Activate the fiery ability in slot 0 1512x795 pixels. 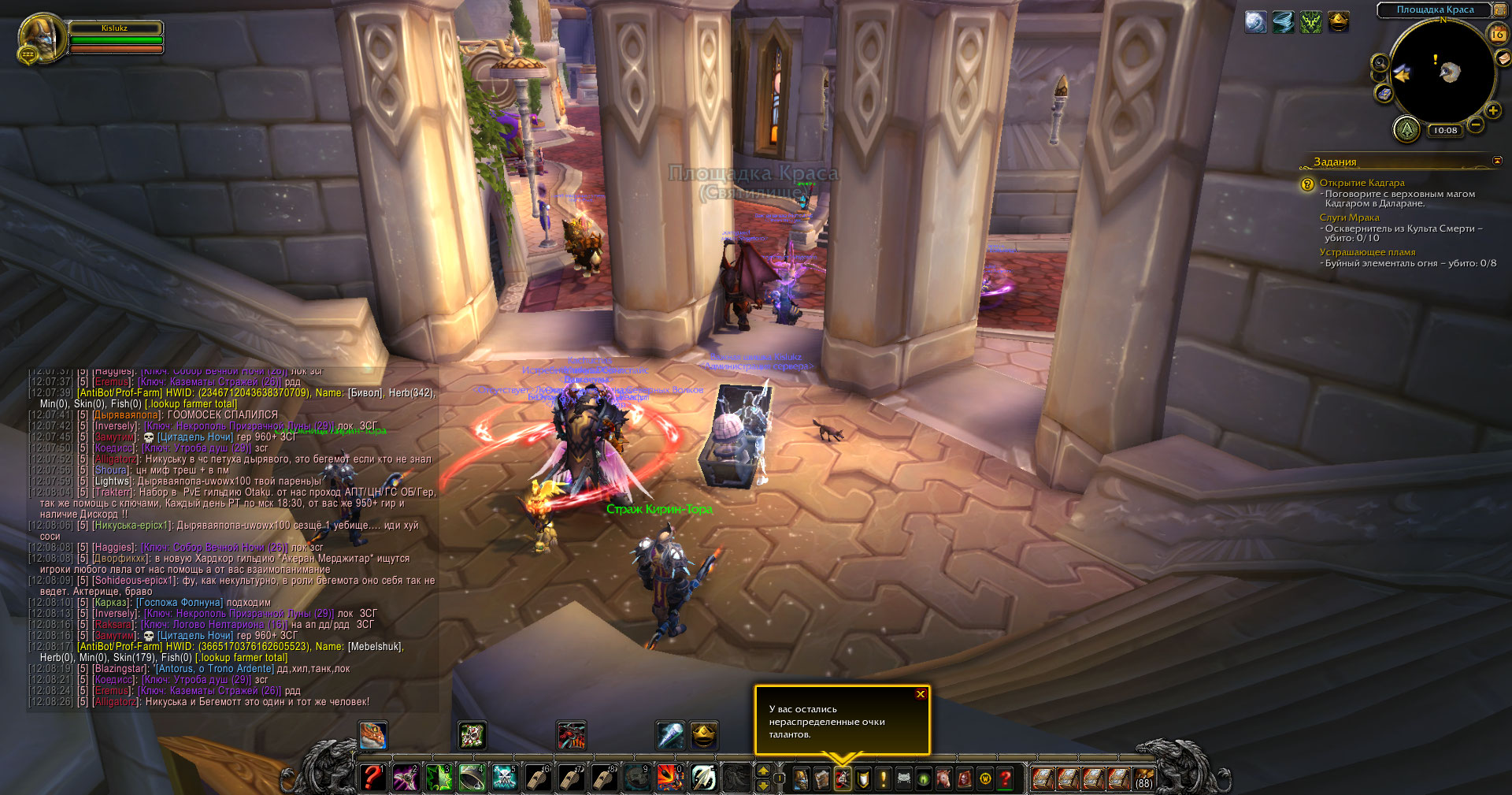670,778
